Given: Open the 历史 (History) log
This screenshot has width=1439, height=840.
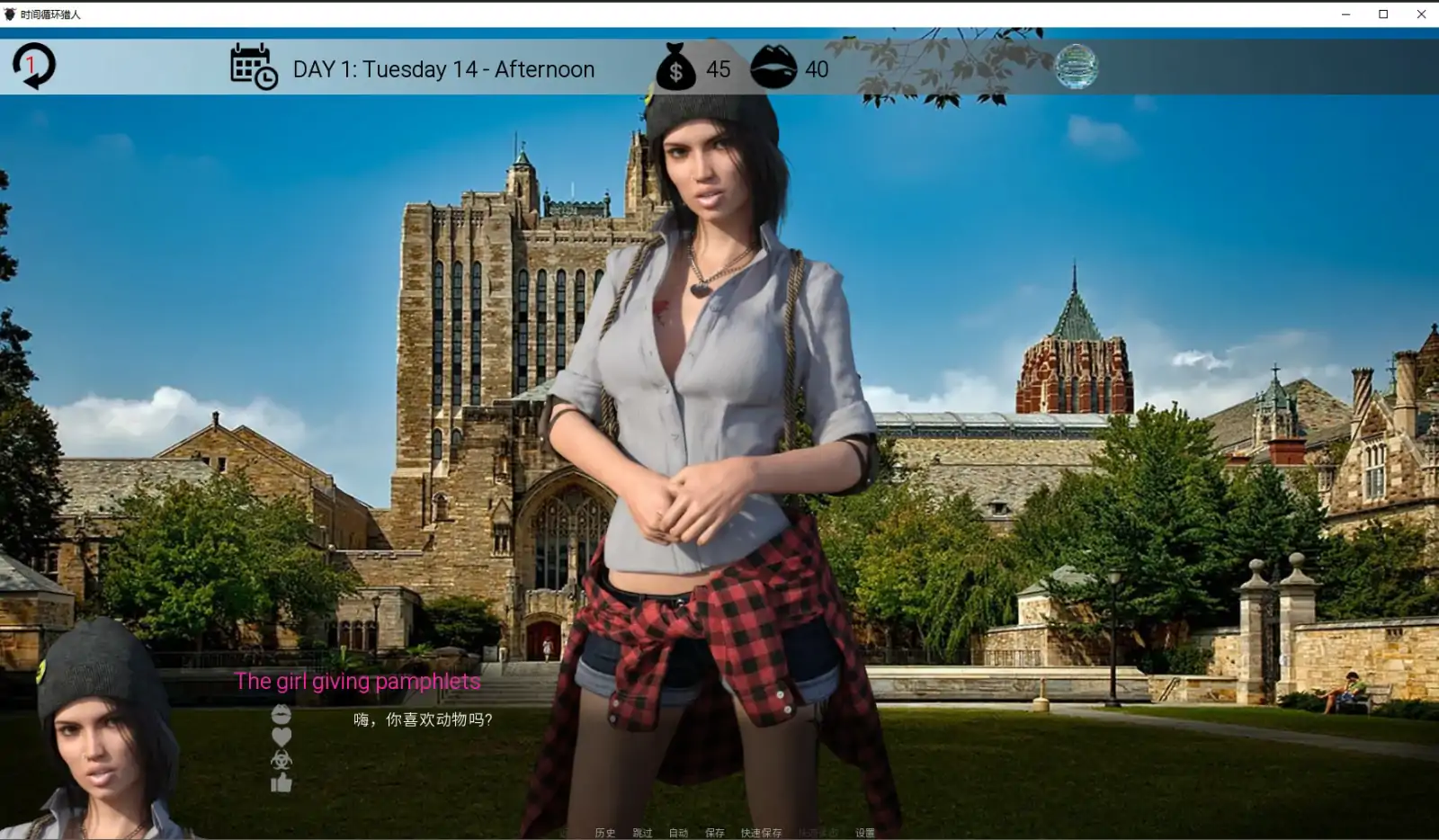Looking at the screenshot, I should [604, 833].
